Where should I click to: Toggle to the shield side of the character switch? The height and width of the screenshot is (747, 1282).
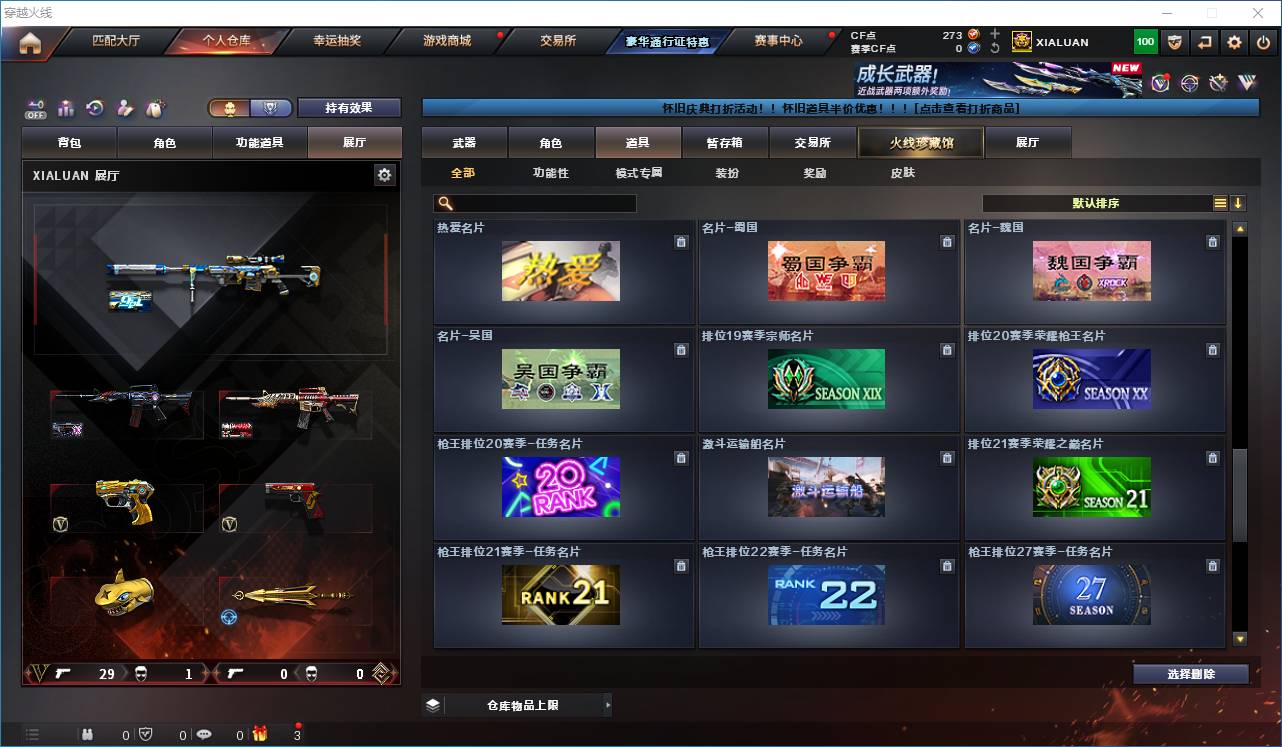coord(270,108)
